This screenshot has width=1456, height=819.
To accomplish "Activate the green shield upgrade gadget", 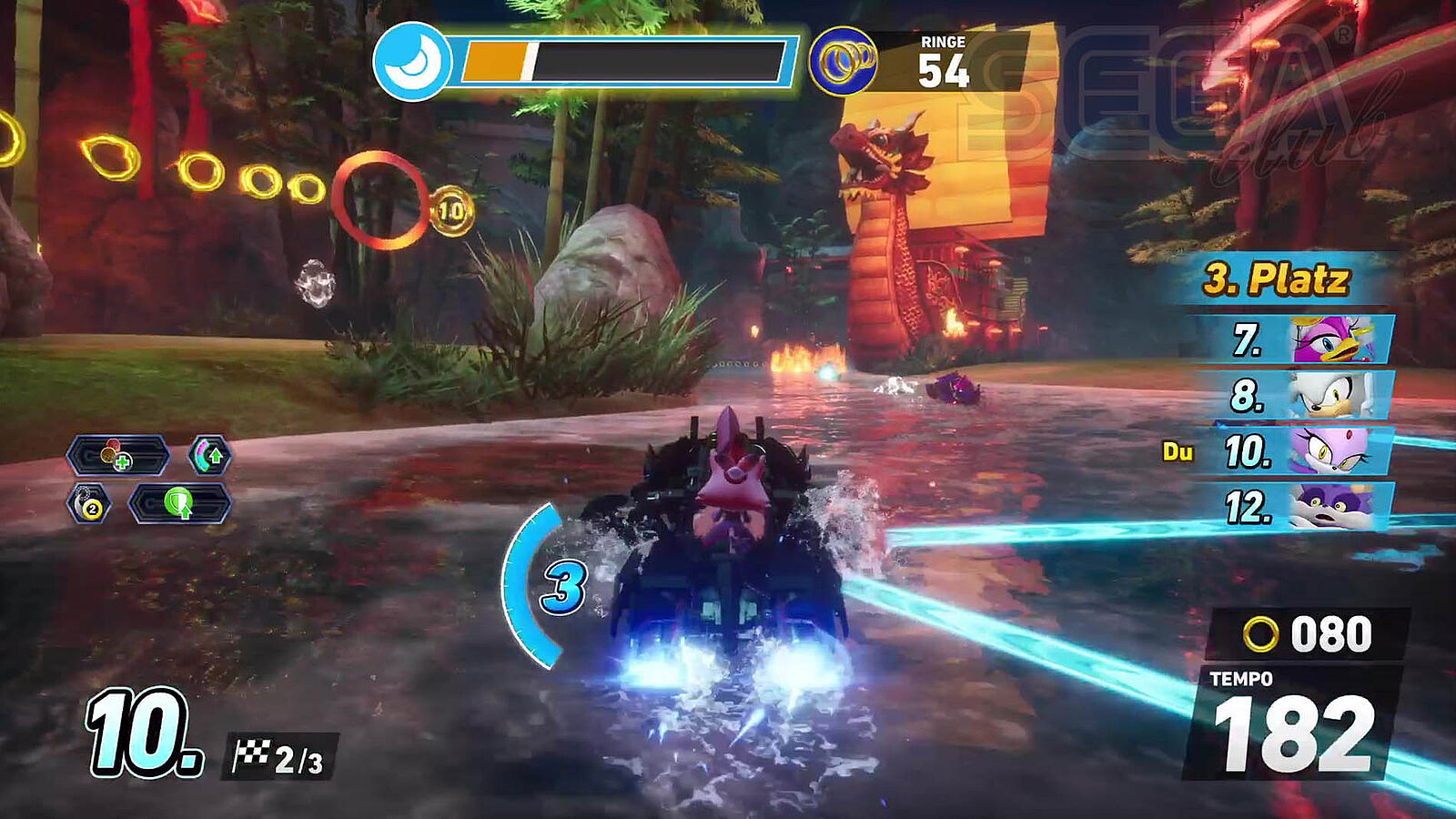I will (179, 503).
